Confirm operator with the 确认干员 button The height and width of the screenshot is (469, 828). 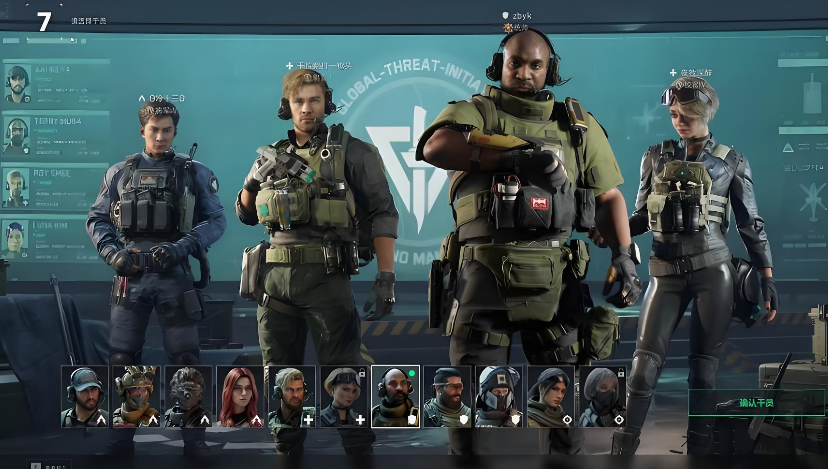pos(757,402)
